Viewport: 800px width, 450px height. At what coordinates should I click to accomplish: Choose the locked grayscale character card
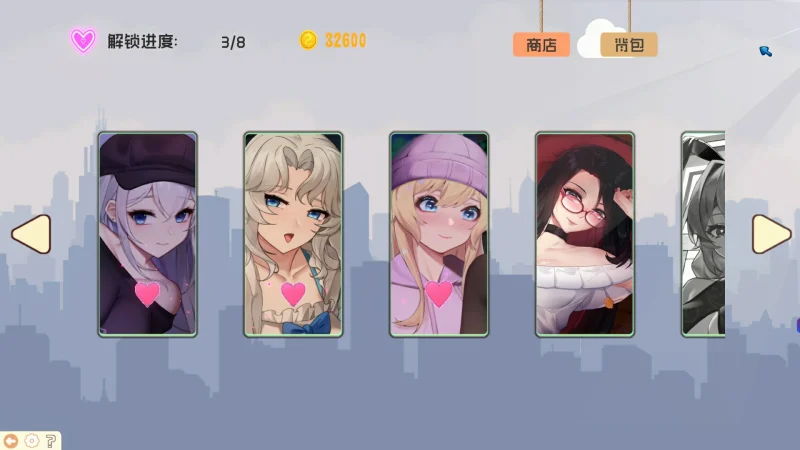tap(703, 234)
